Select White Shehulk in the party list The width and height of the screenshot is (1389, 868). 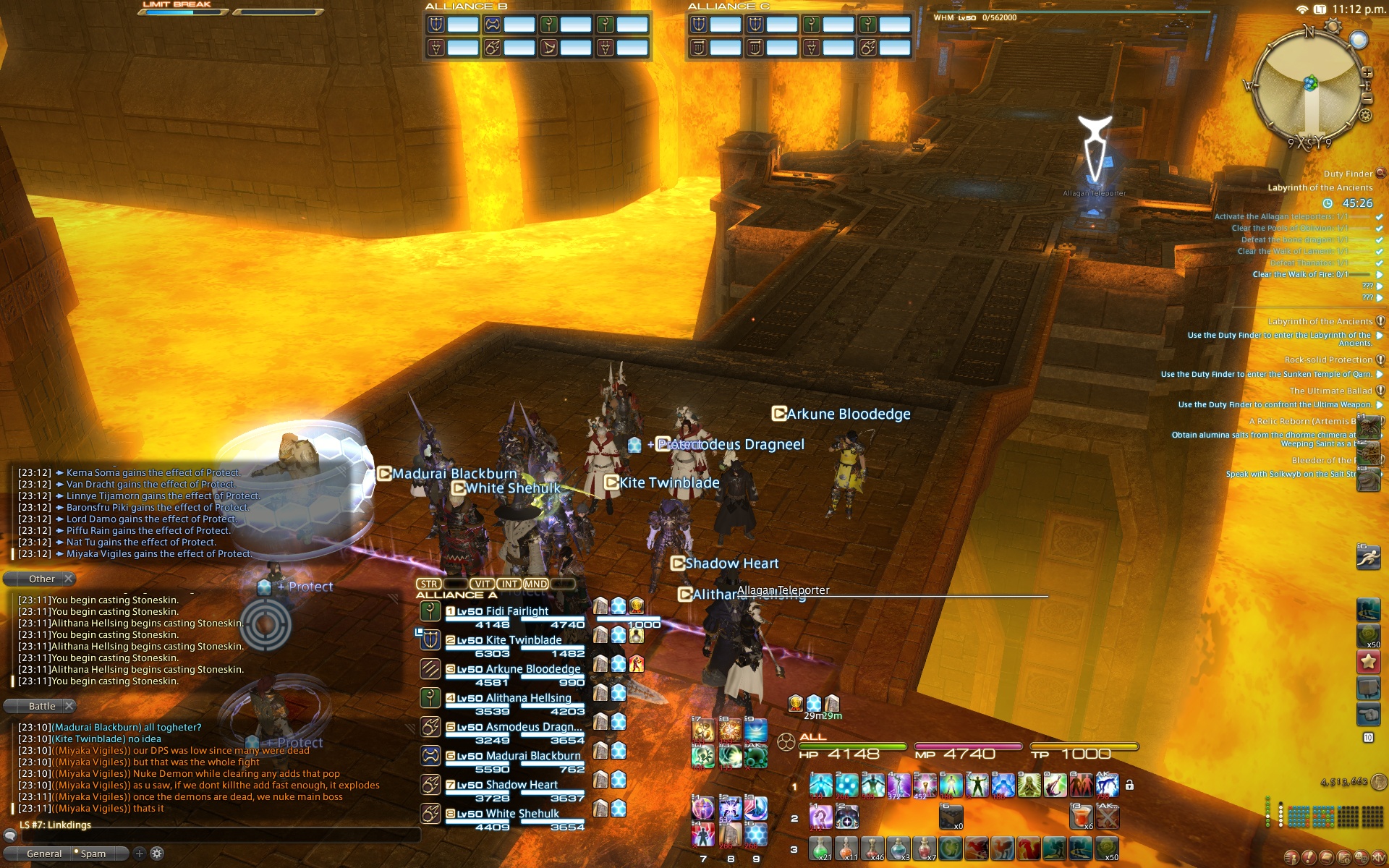pyautogui.click(x=522, y=814)
